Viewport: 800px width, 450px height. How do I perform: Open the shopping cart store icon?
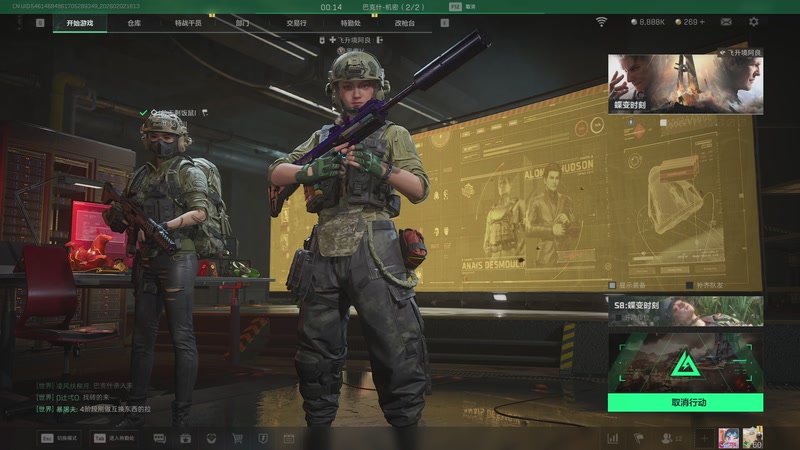[x=237, y=438]
